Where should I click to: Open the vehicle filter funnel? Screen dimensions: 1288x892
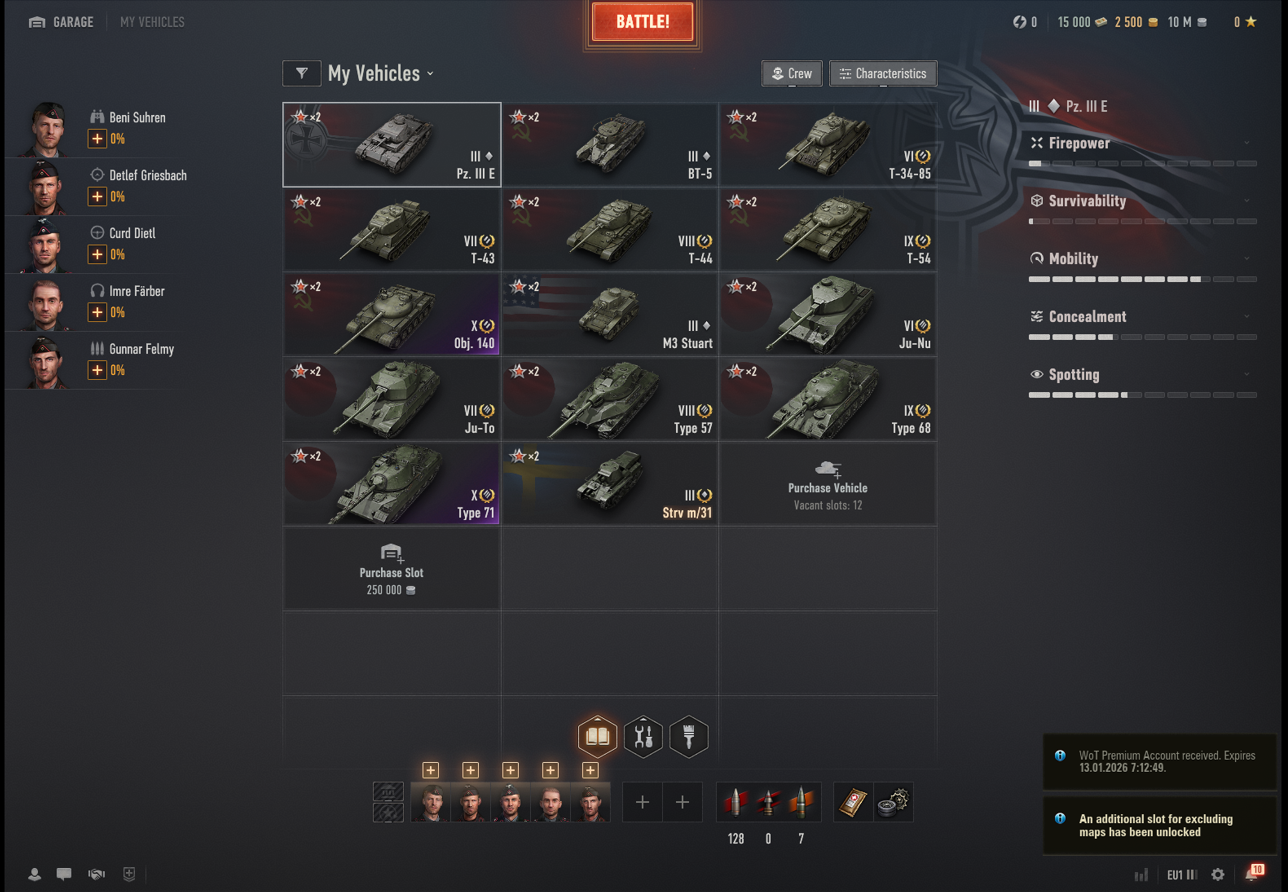(302, 74)
